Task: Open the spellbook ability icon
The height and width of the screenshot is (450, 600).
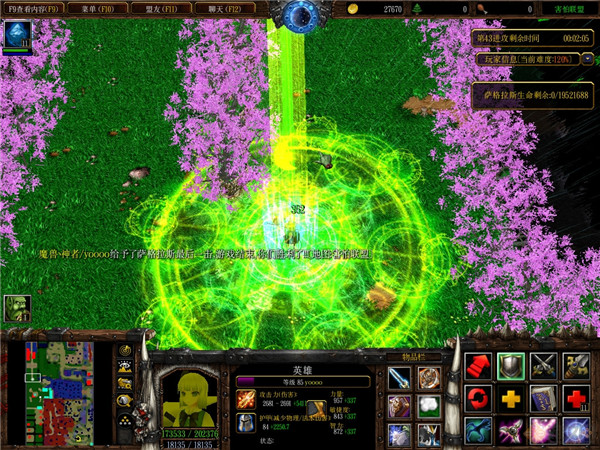Action: point(543,399)
